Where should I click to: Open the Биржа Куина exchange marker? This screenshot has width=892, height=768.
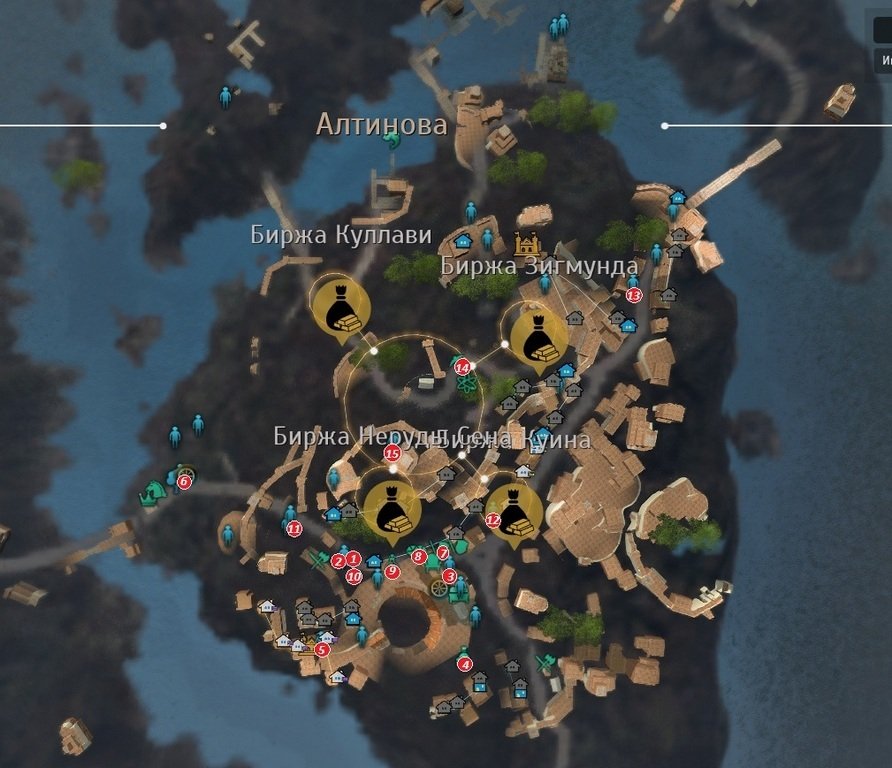click(514, 510)
